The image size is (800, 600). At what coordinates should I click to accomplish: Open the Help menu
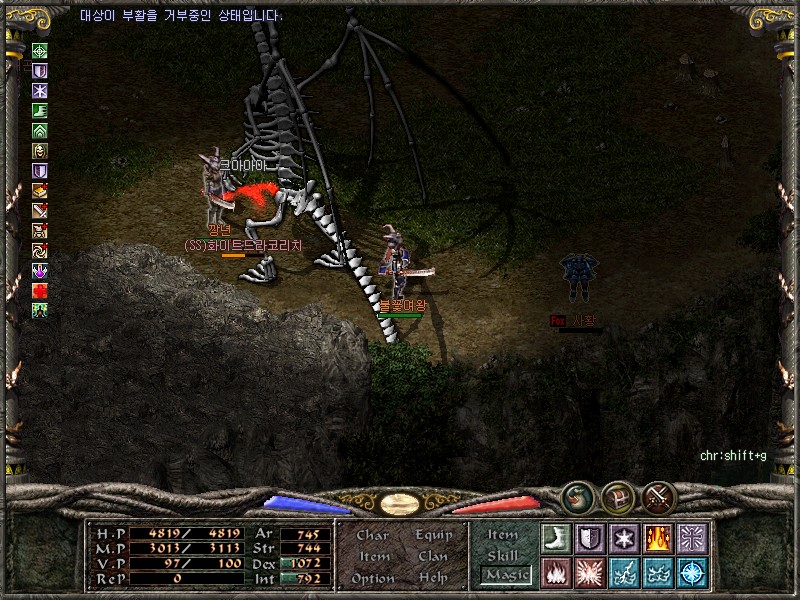tap(433, 578)
